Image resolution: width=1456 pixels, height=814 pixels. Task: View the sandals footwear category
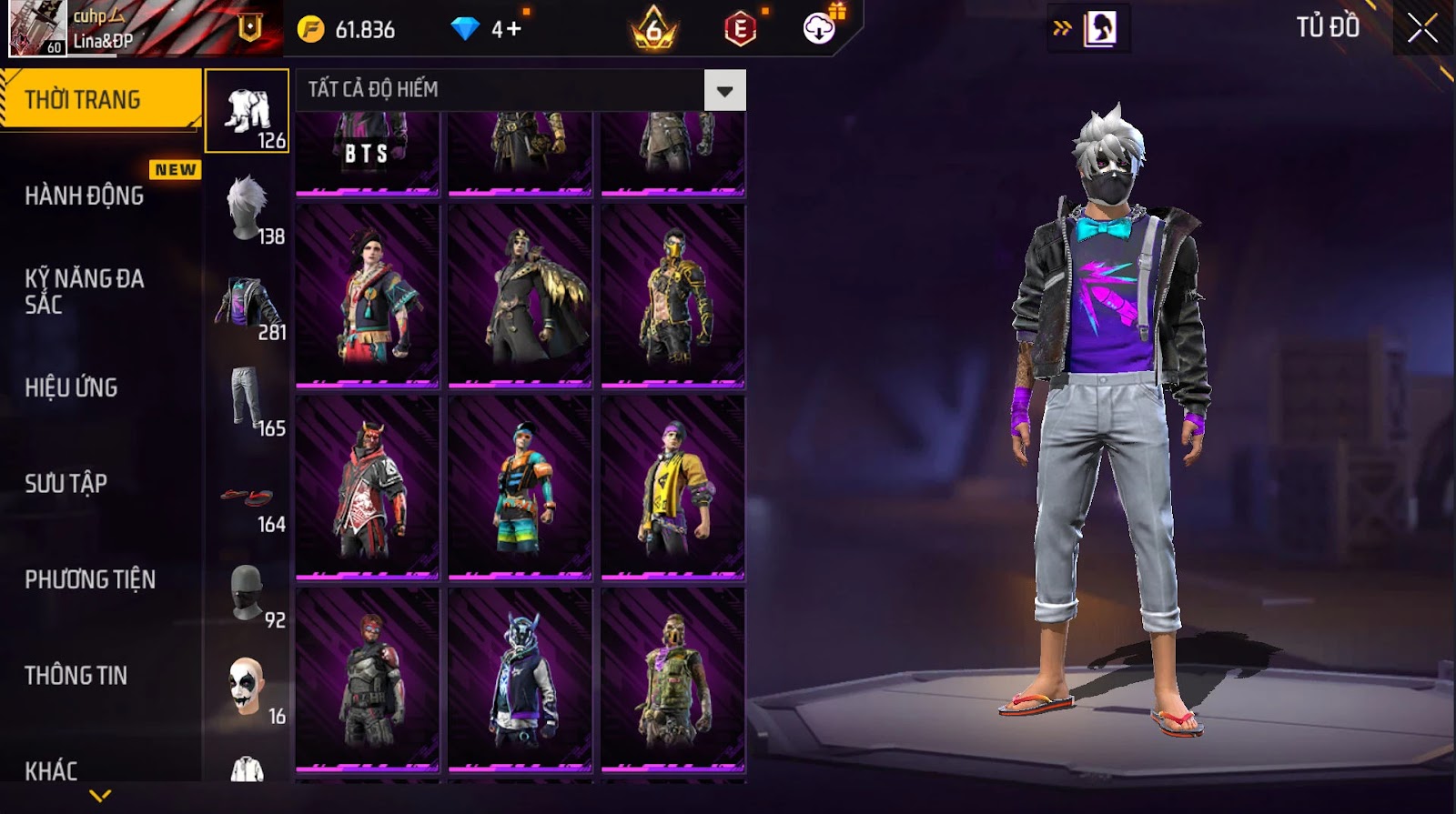(x=248, y=498)
